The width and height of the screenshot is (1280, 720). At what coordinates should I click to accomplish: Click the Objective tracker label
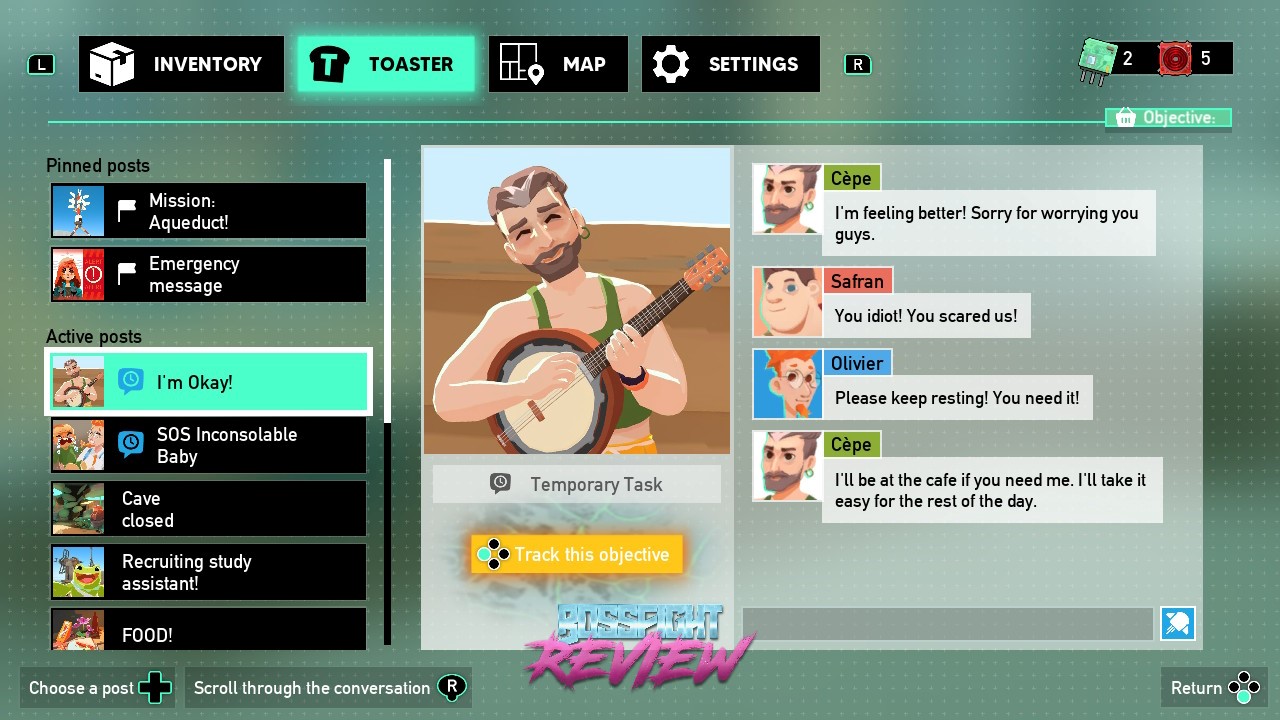tap(1167, 118)
